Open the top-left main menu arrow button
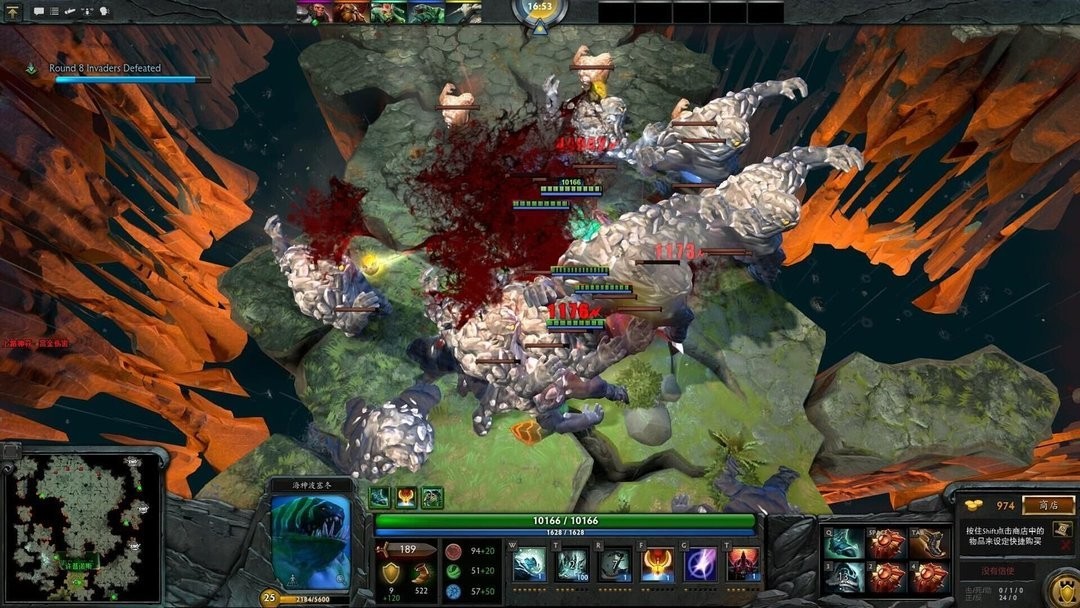 click(13, 12)
